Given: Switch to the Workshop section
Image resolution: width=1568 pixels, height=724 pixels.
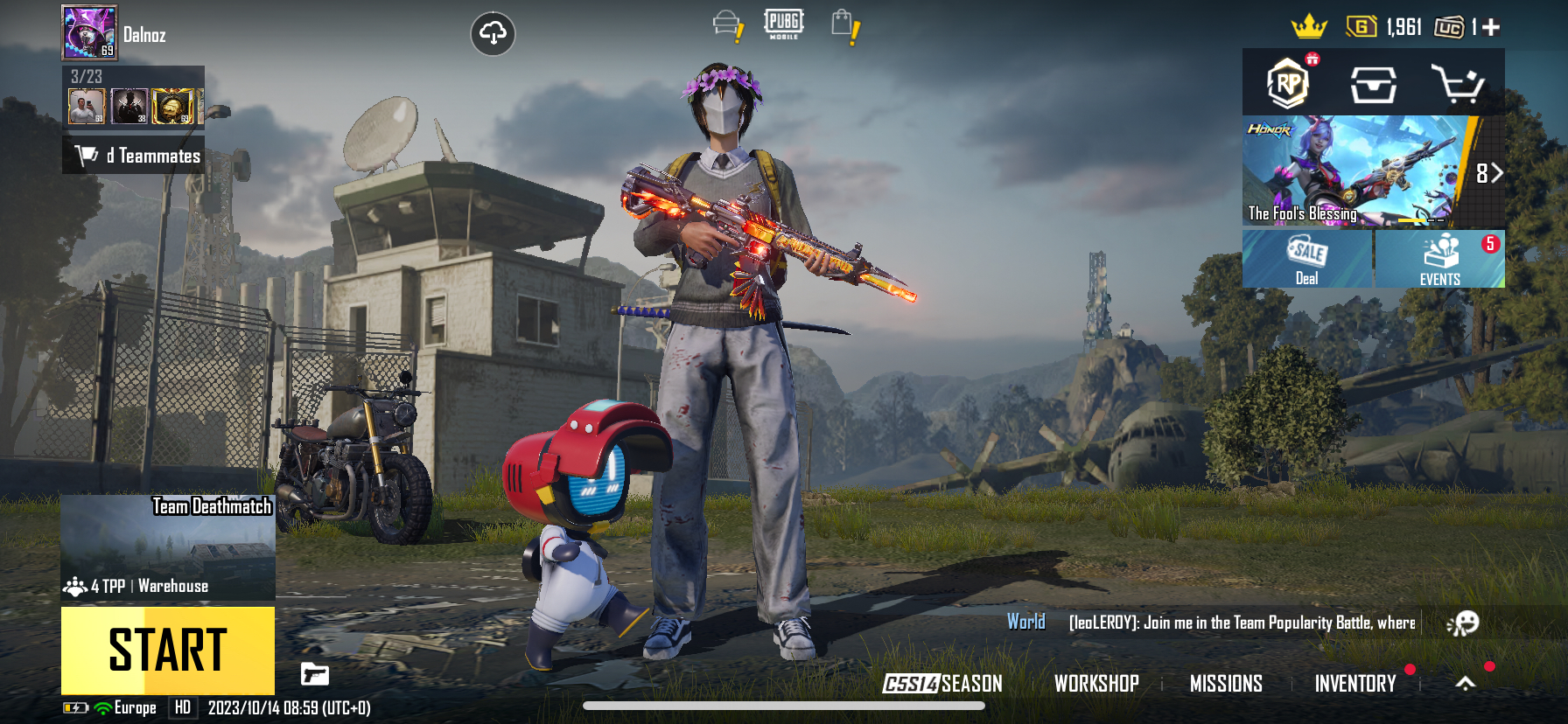Looking at the screenshot, I should 1097,685.
